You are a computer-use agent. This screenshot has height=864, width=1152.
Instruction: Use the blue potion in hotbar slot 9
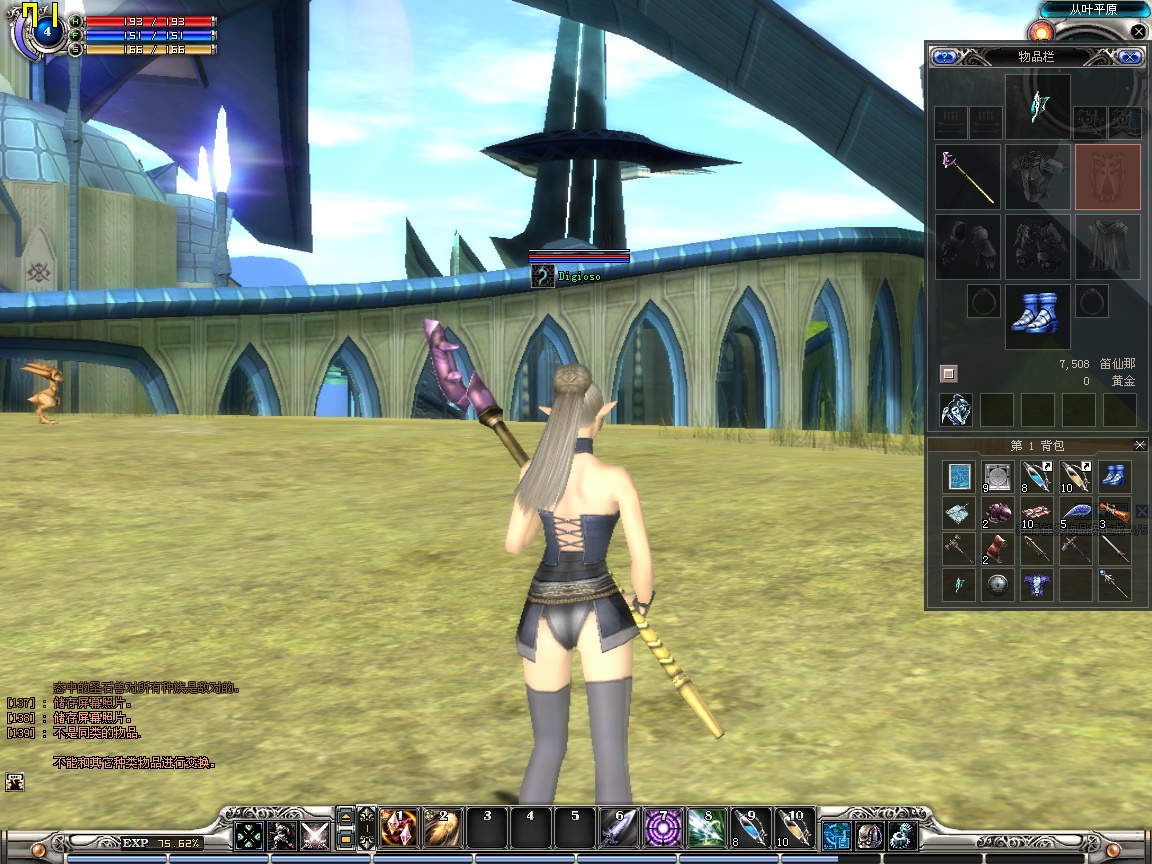[750, 829]
